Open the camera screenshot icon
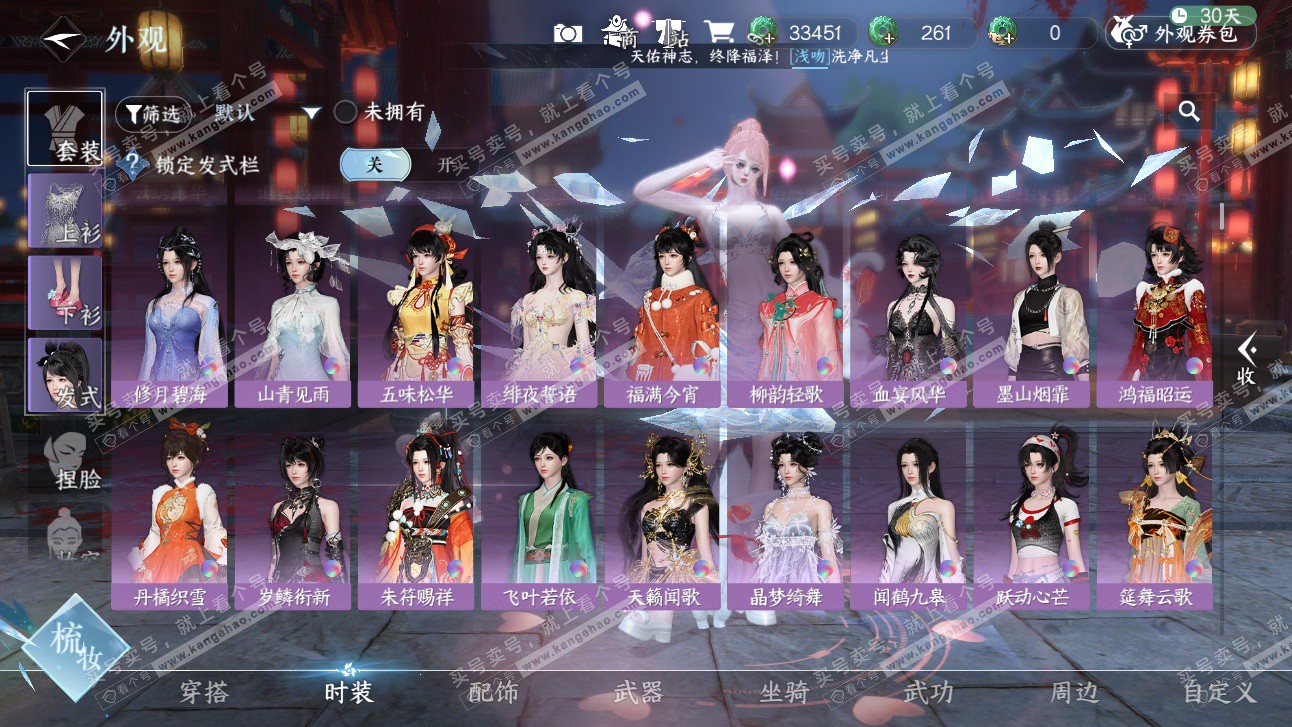This screenshot has width=1292, height=727. [x=567, y=33]
